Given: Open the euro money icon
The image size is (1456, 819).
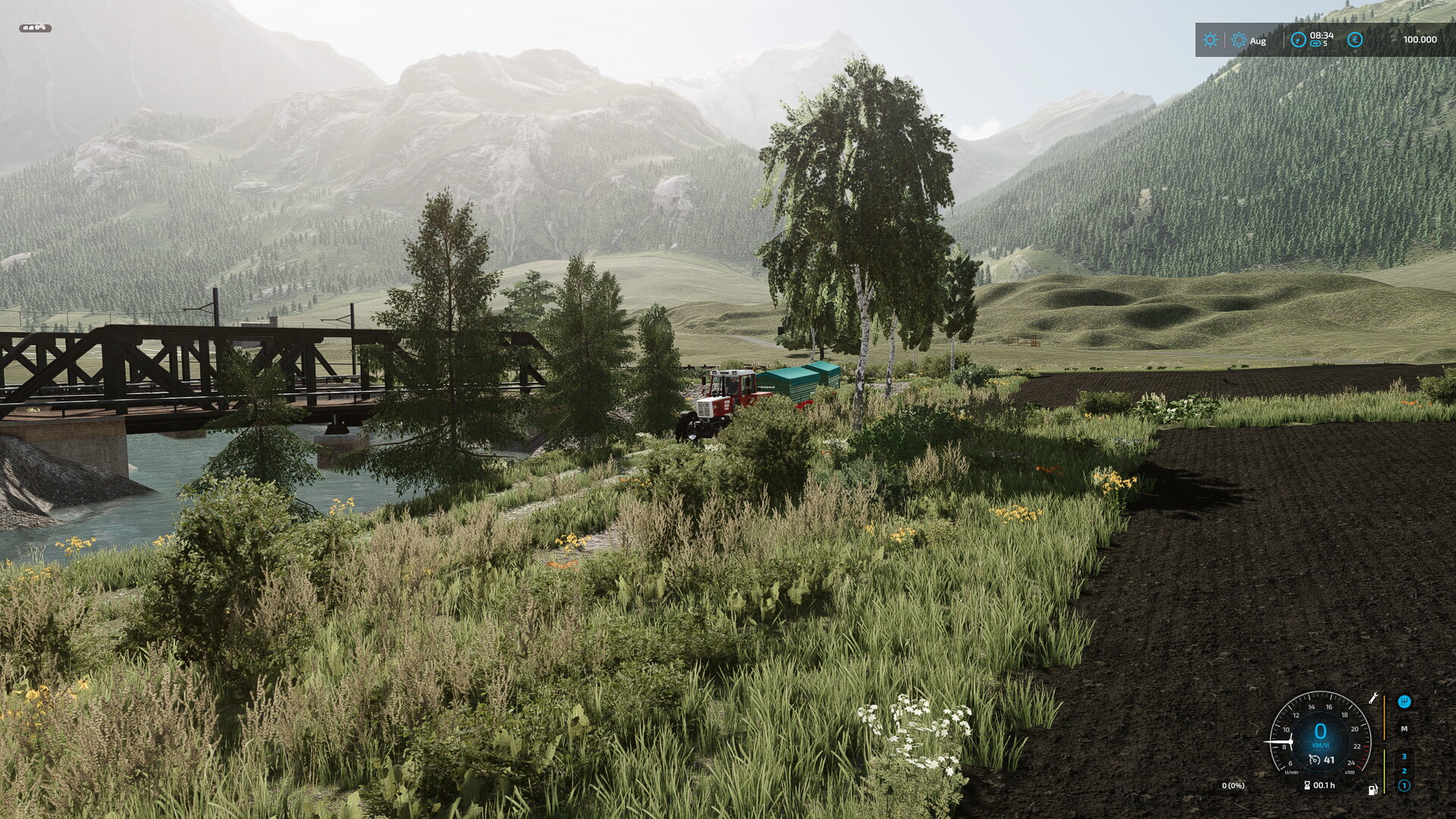Looking at the screenshot, I should coord(1354,39).
